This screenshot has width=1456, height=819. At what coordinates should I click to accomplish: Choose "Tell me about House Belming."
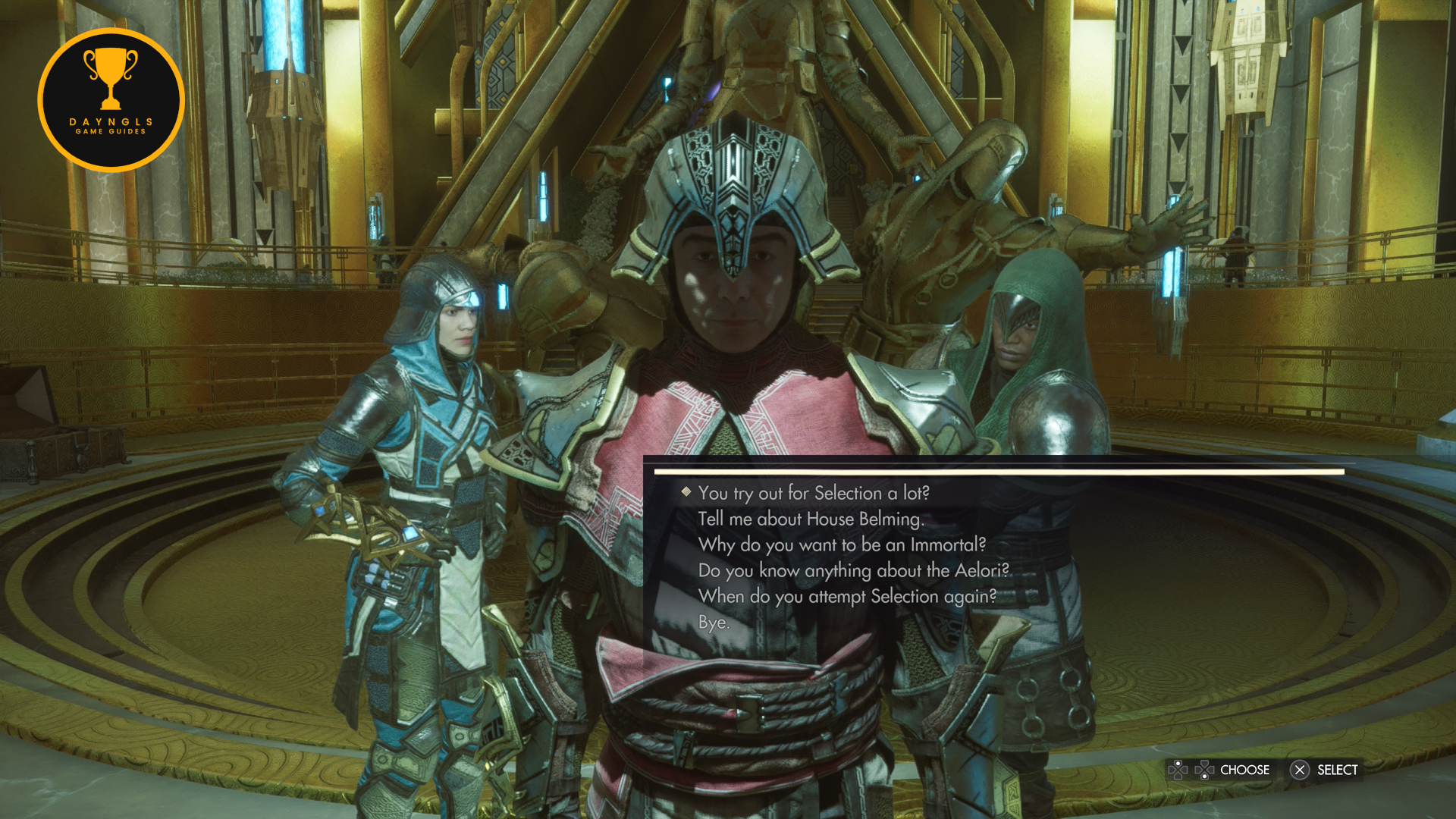[810, 519]
